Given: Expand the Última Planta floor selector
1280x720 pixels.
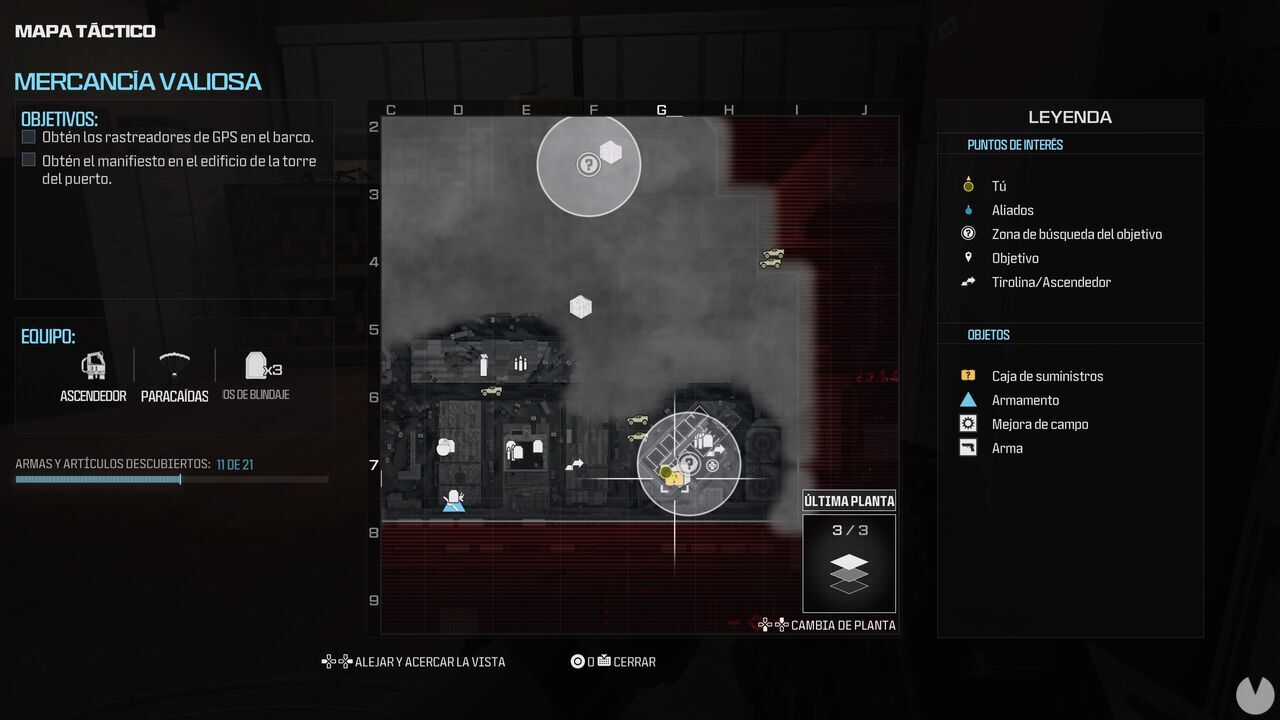Looking at the screenshot, I should (849, 500).
